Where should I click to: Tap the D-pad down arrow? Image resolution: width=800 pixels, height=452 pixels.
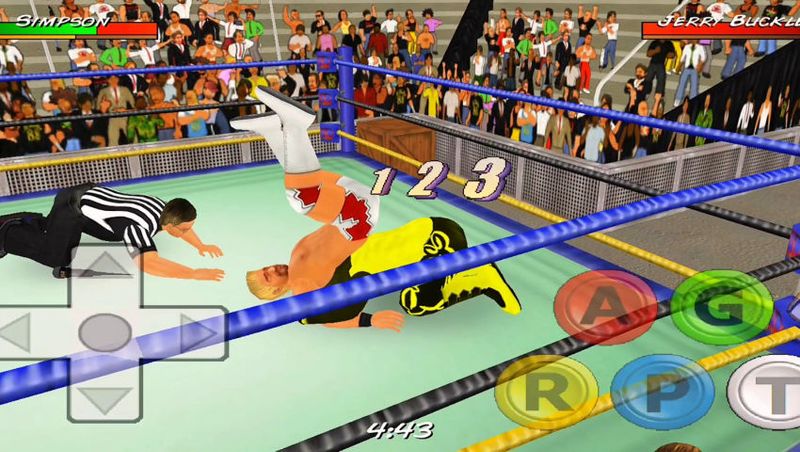pyautogui.click(x=105, y=397)
